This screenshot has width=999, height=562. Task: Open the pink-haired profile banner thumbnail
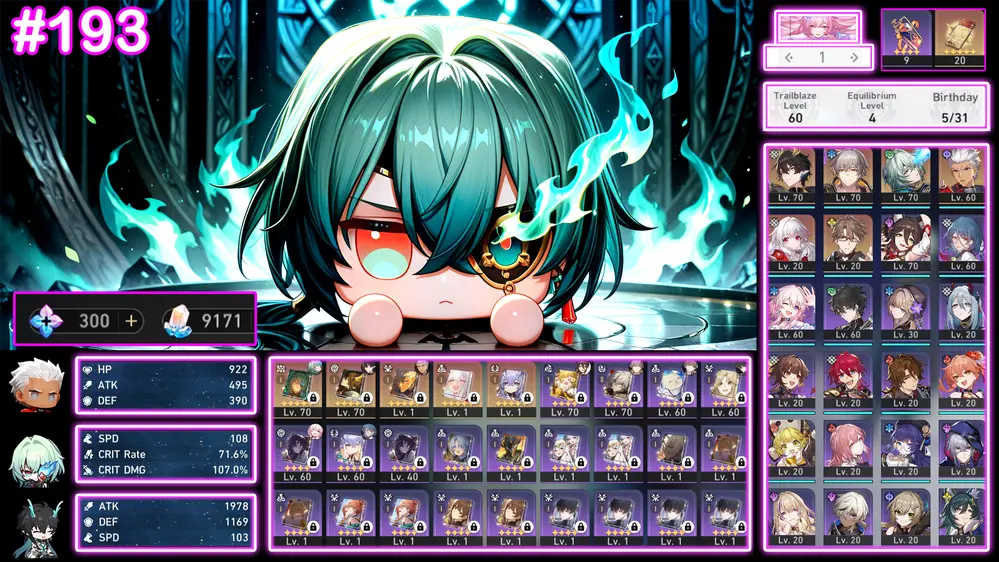coord(818,27)
